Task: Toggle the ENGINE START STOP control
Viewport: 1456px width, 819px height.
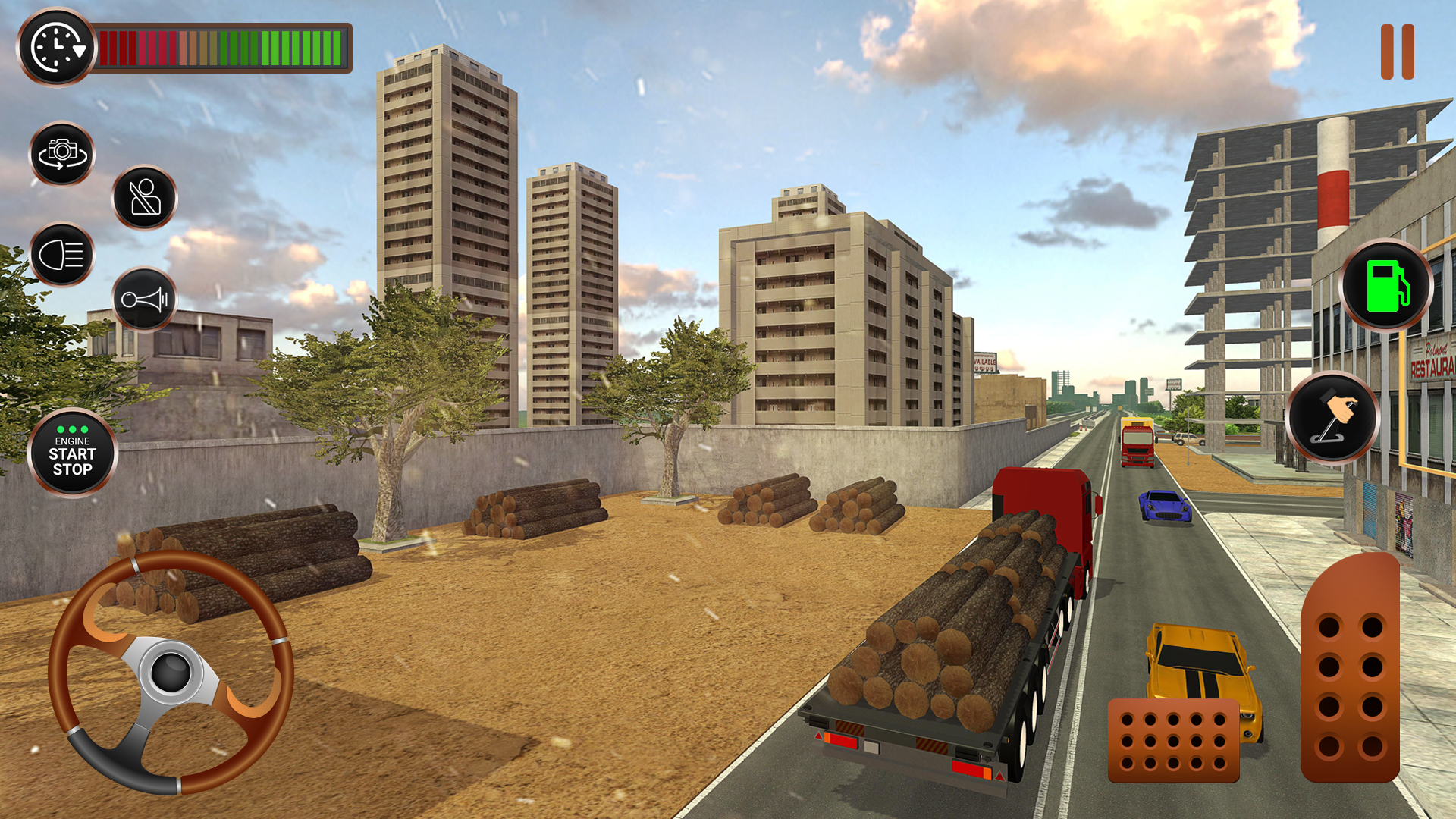Action: tap(71, 453)
